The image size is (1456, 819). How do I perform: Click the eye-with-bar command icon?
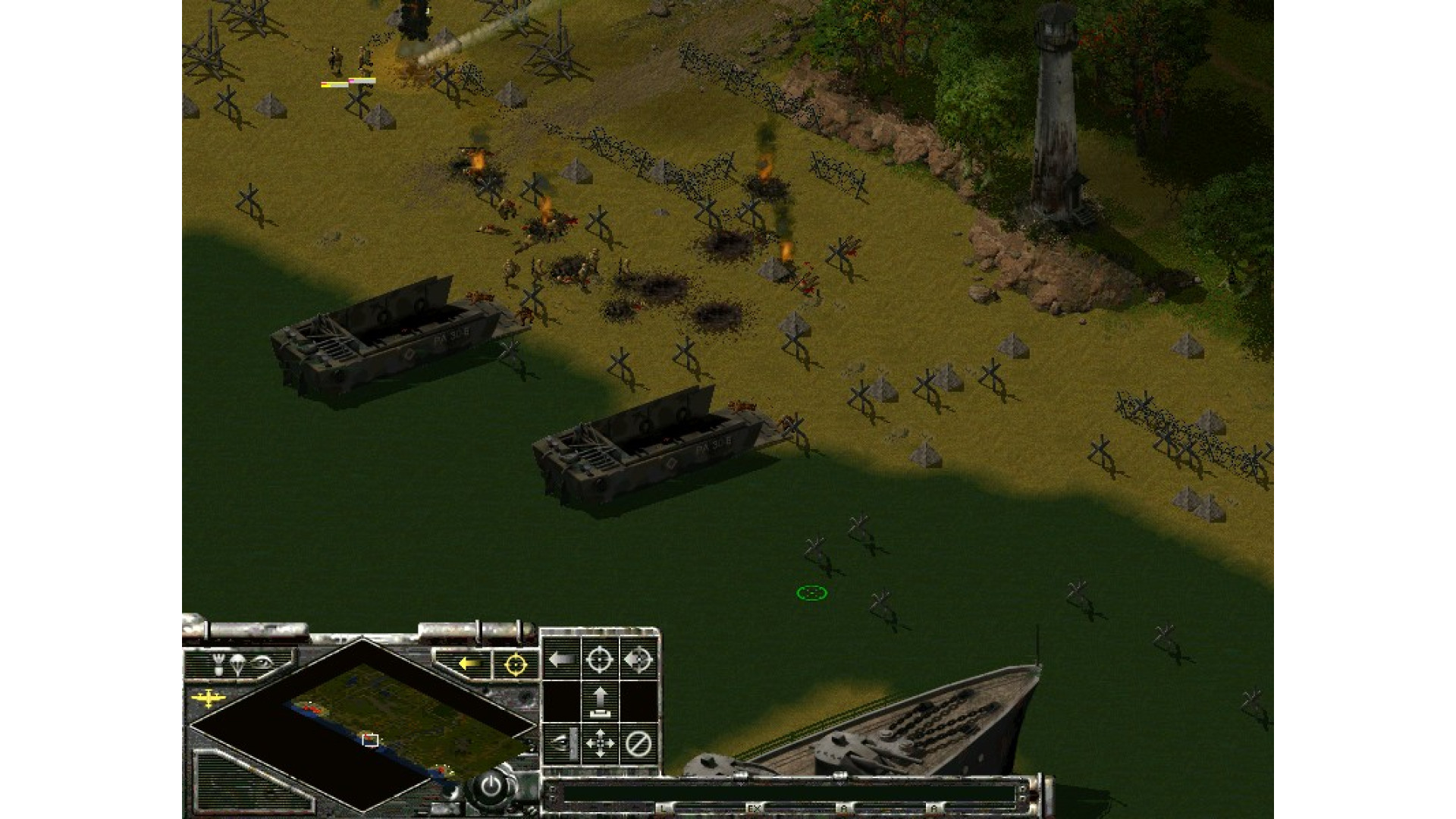(x=562, y=742)
